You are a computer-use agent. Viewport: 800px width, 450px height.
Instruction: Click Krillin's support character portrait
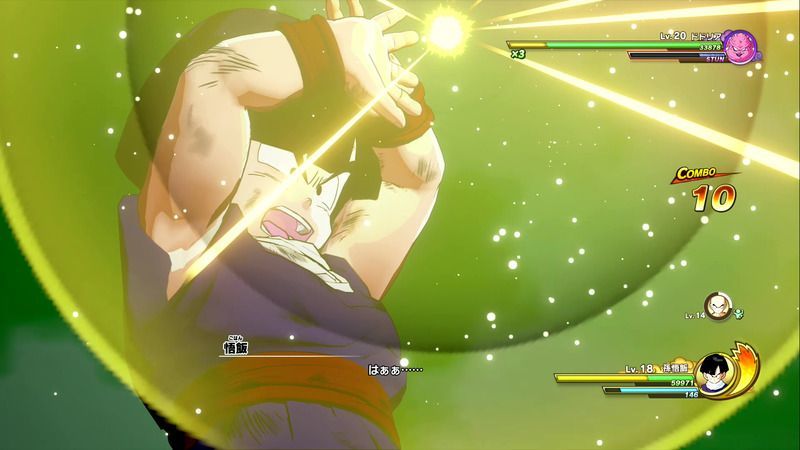click(715, 304)
